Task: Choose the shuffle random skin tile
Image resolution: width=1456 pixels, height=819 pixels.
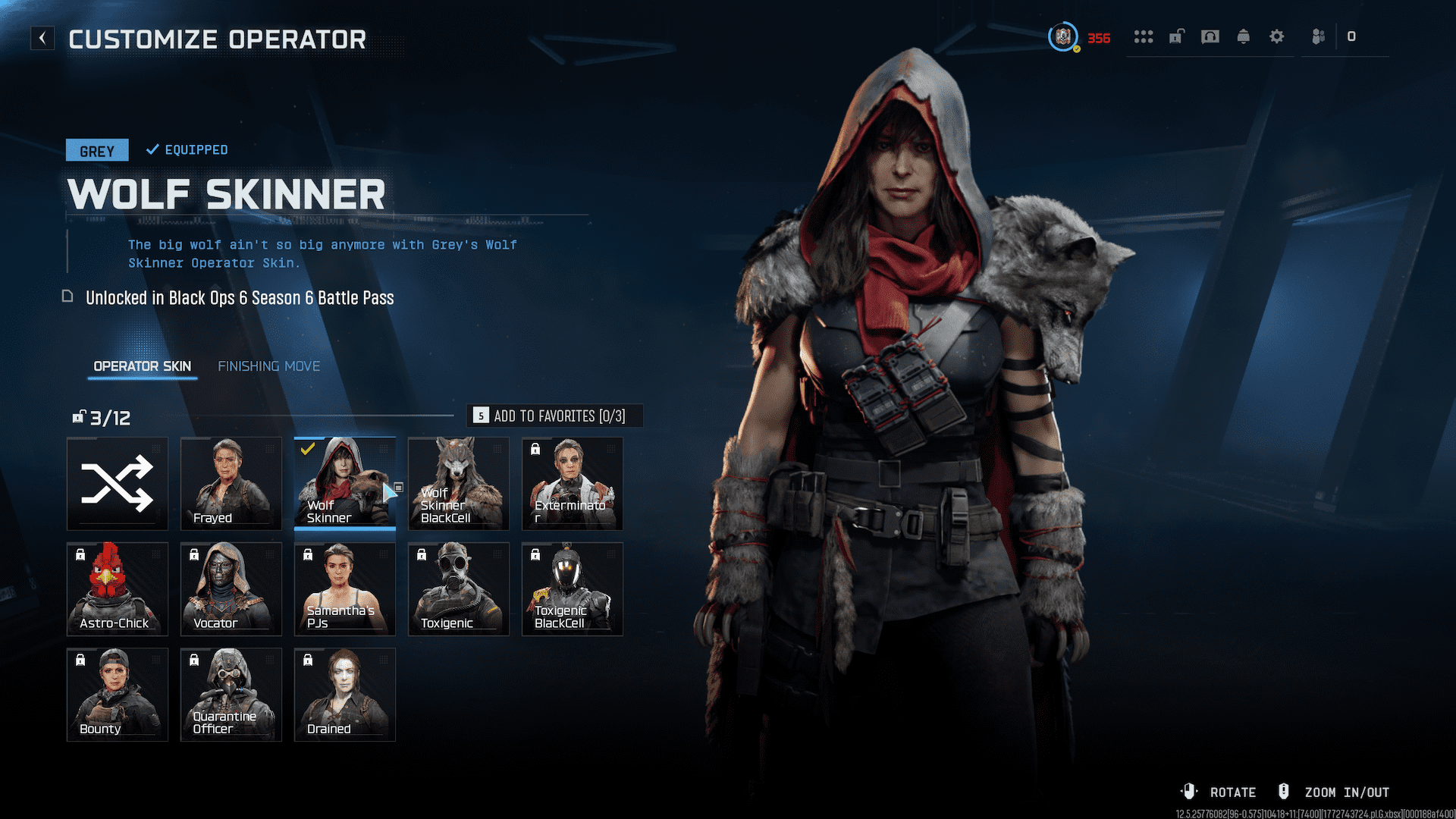Action: (x=118, y=484)
